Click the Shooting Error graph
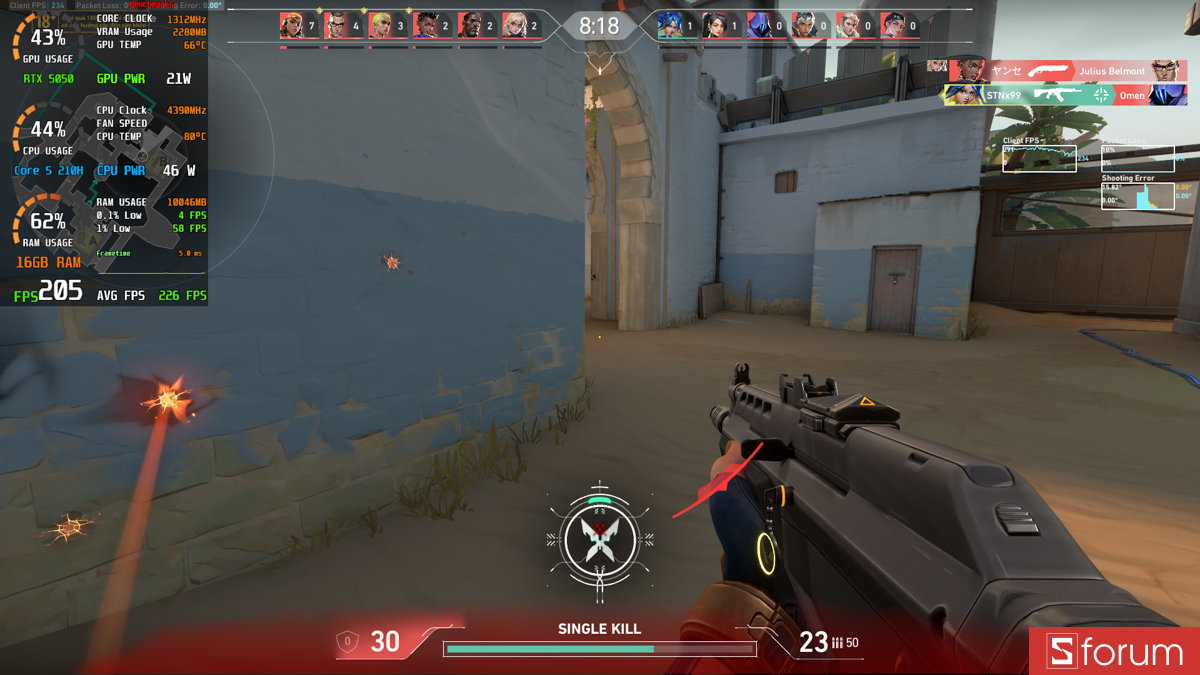This screenshot has width=1200, height=675. [x=1137, y=195]
